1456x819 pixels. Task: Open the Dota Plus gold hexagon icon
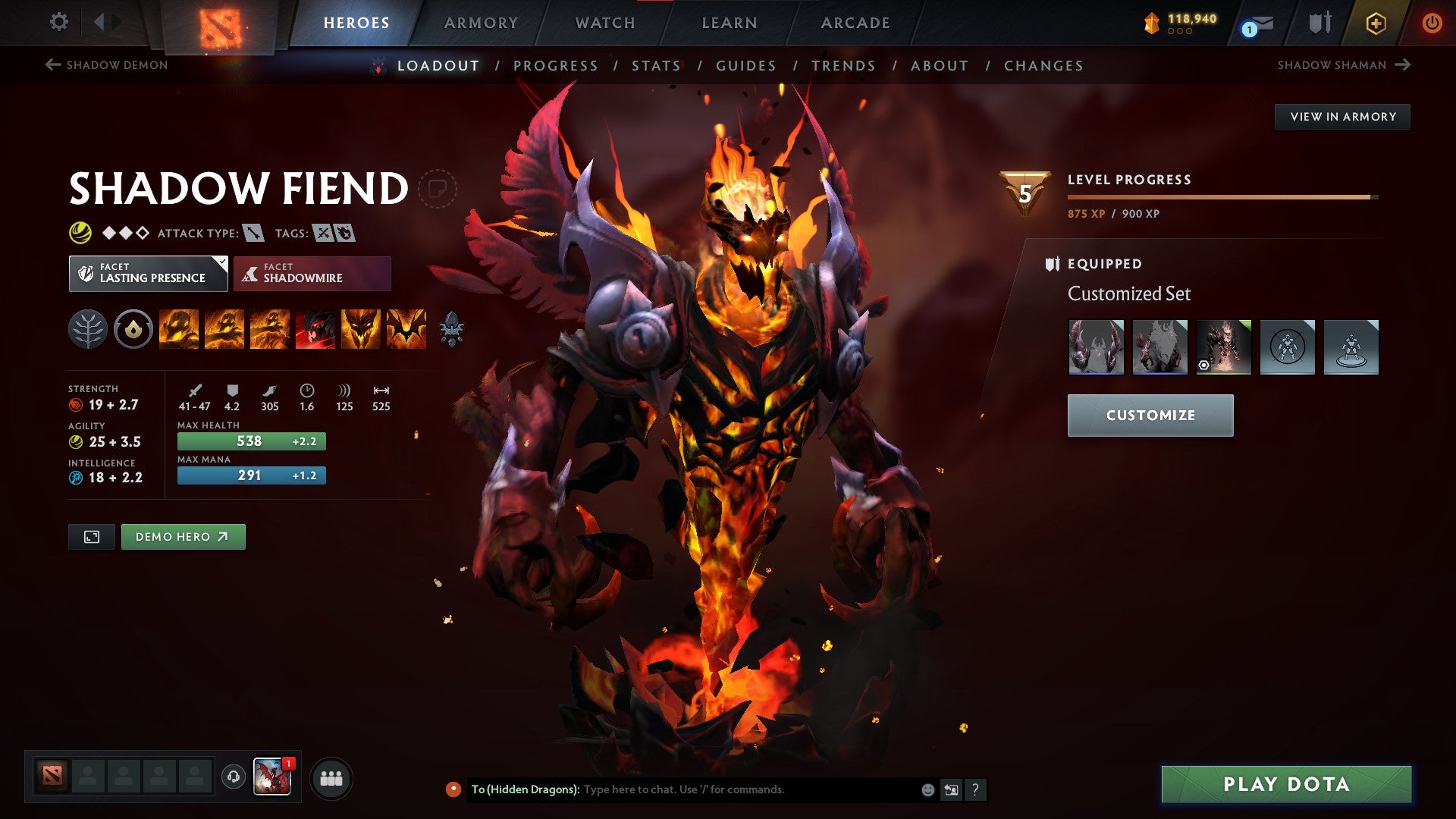[1375, 23]
